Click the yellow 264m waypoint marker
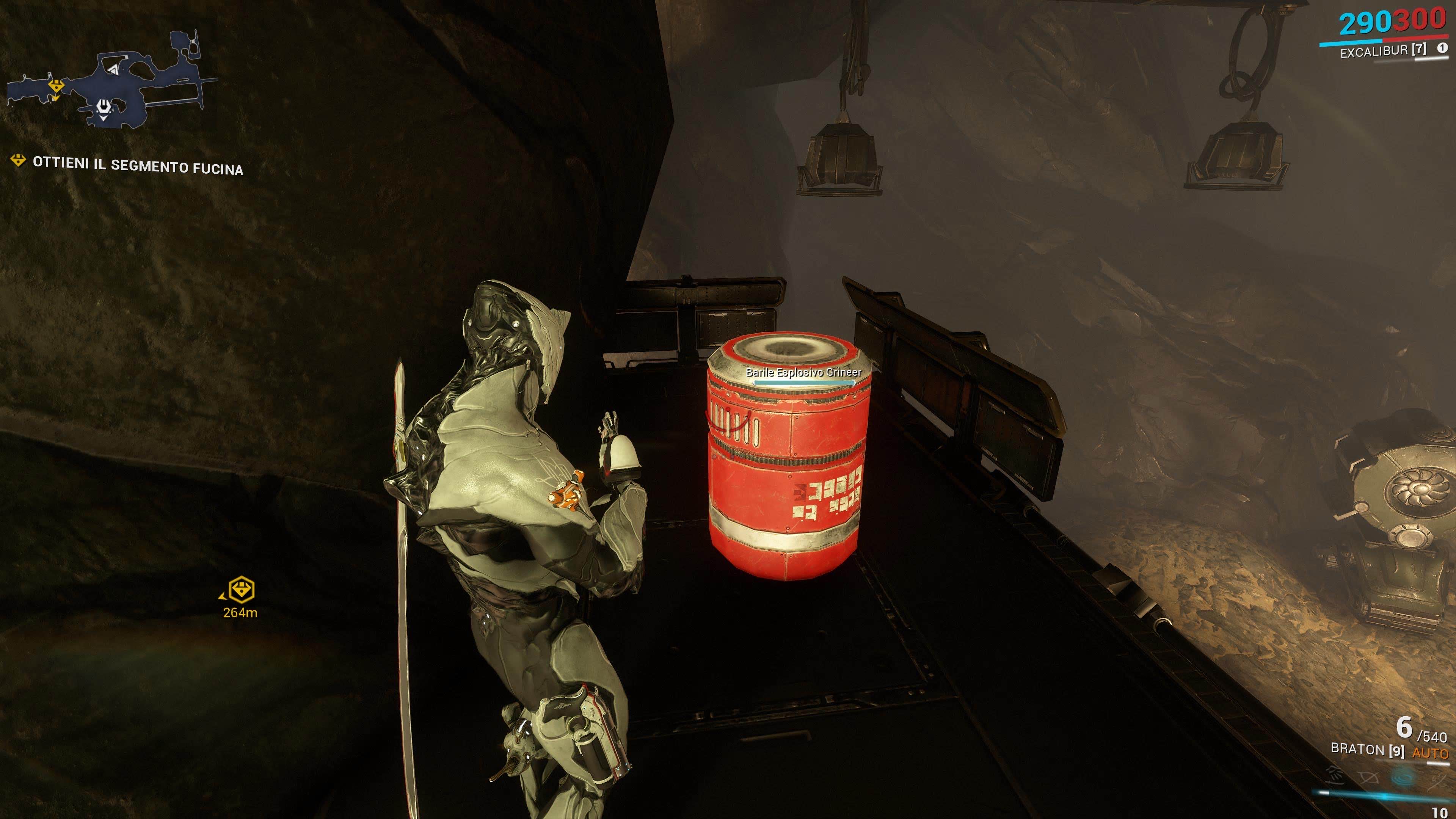Image resolution: width=1456 pixels, height=819 pixels. (242, 590)
